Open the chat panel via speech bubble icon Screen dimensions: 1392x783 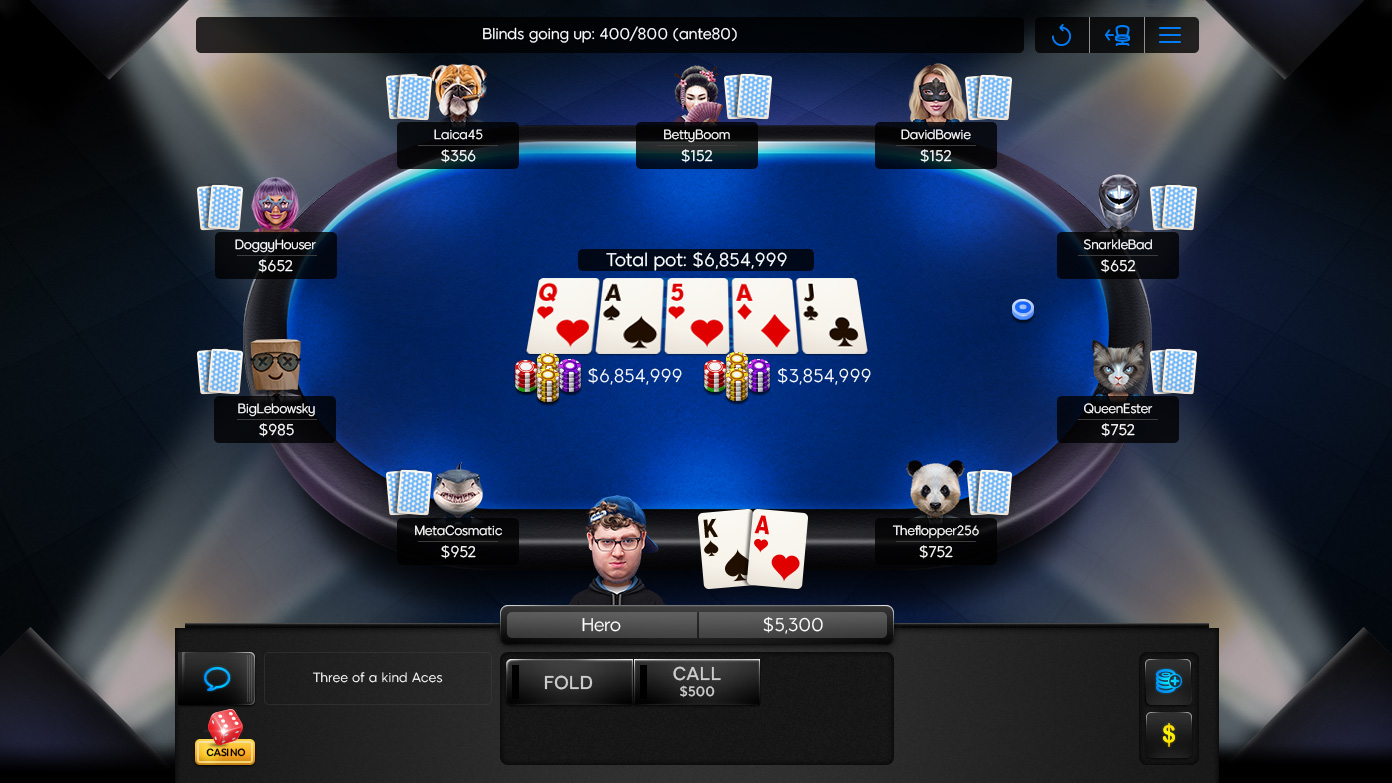(216, 678)
